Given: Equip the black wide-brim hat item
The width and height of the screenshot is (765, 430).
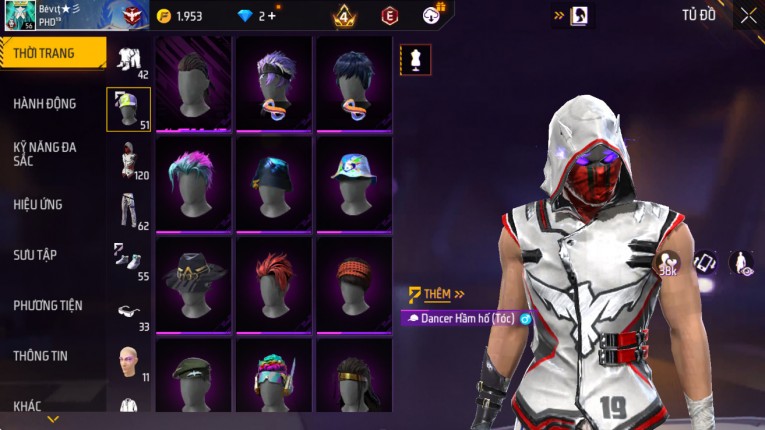Looking at the screenshot, I should pos(193,283).
